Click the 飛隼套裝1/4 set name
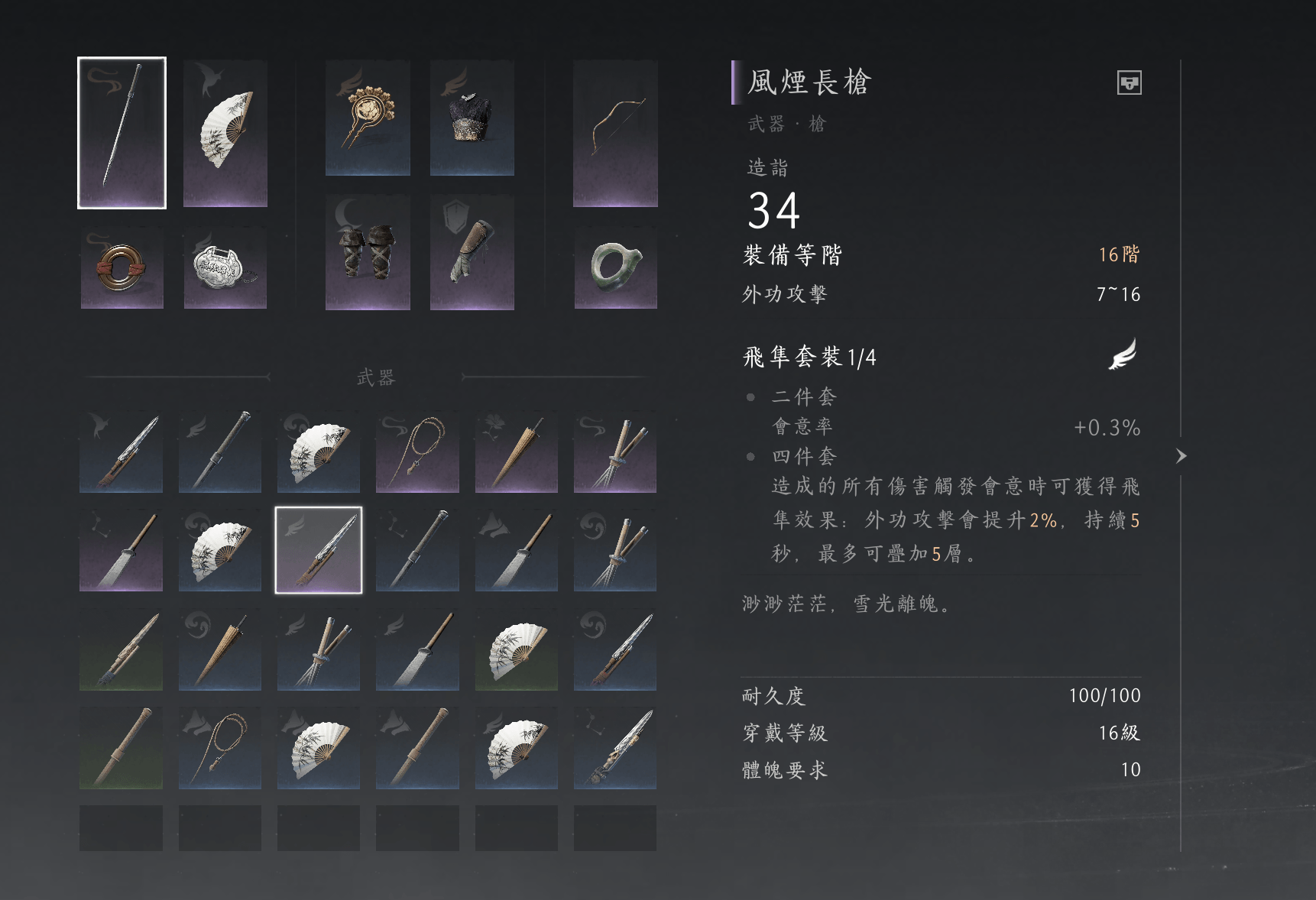 point(810,356)
